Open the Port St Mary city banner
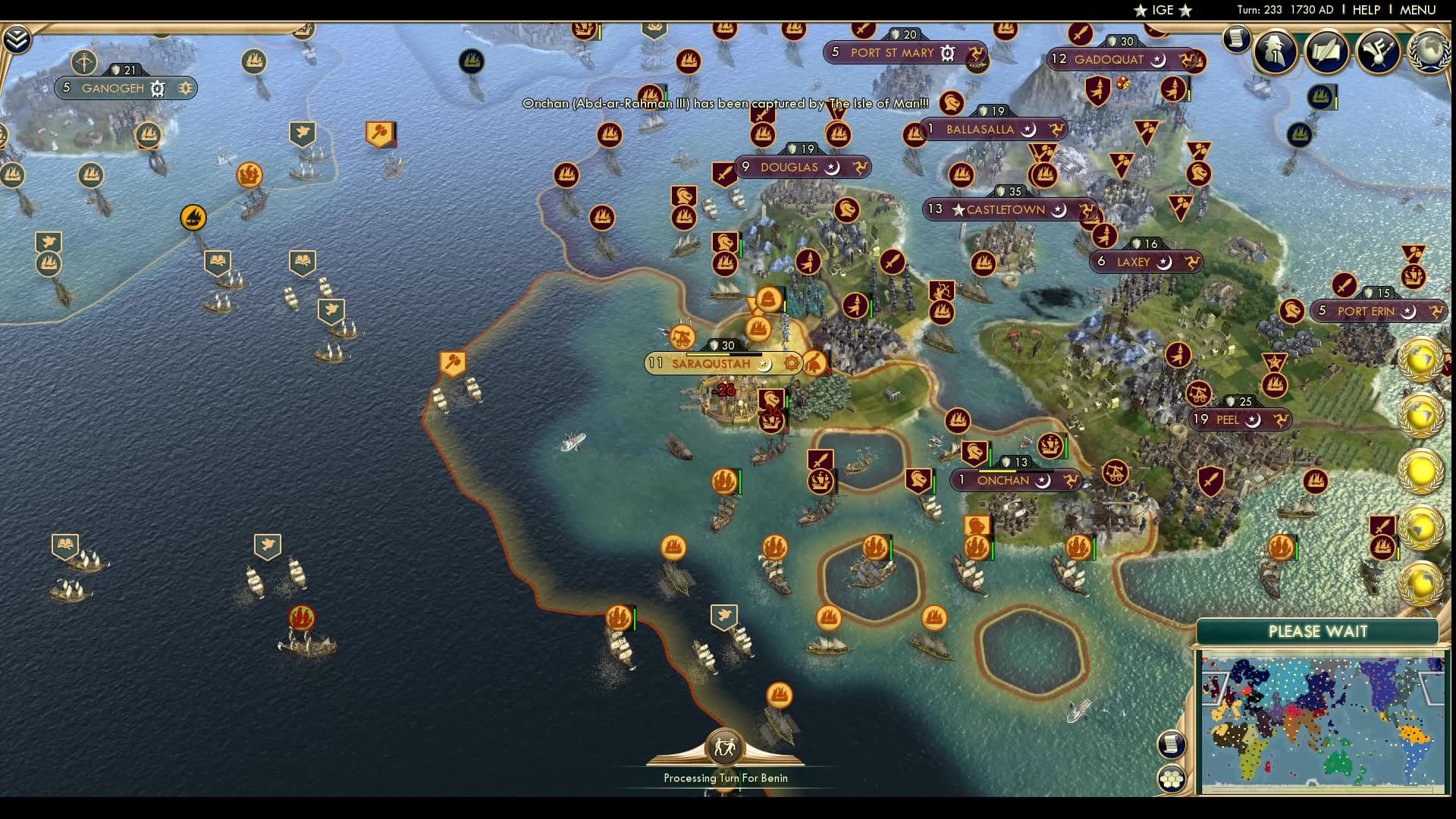 892,53
